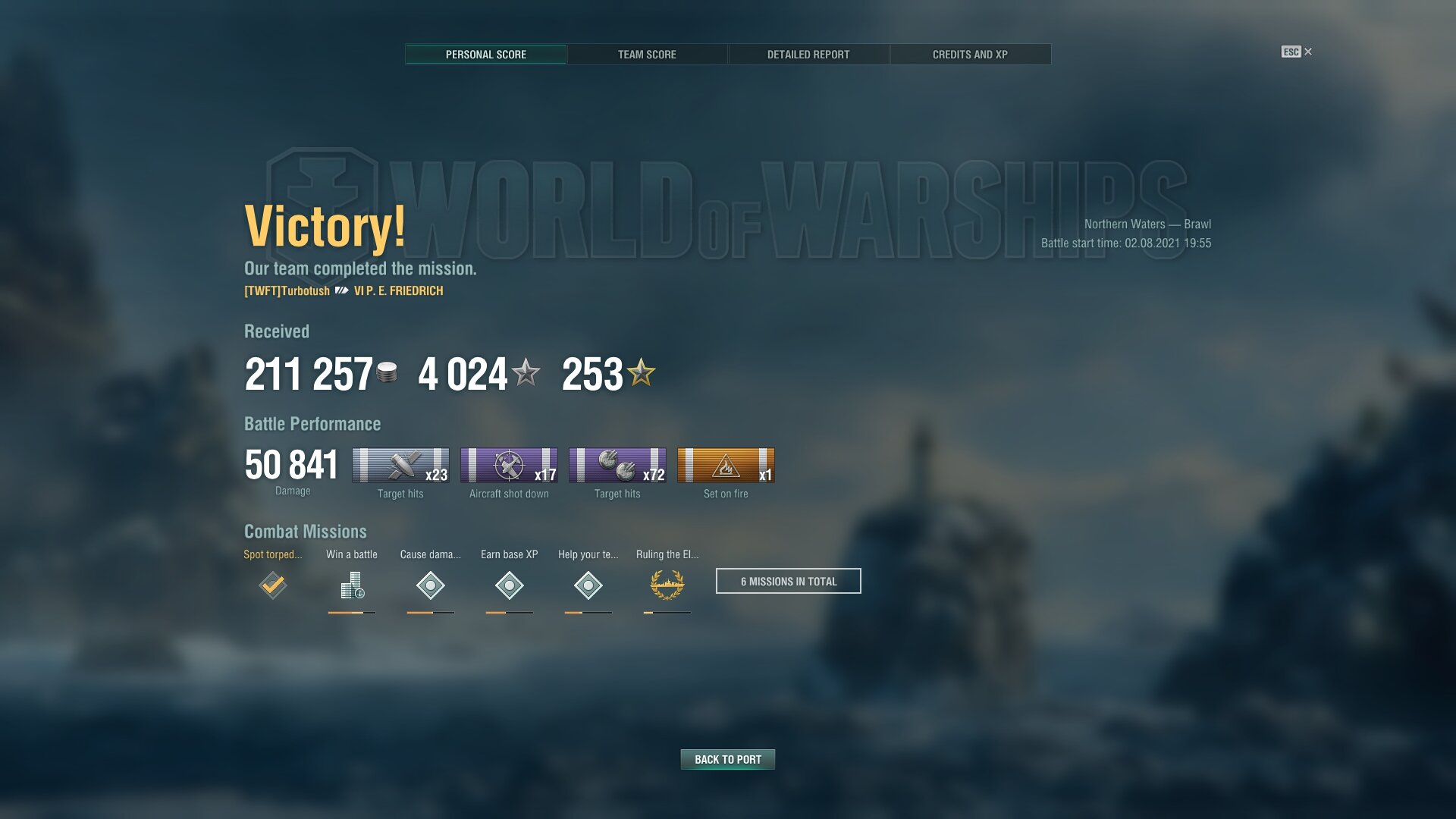Click the x72 Target hits ribbon
The width and height of the screenshot is (1456, 819).
617,466
